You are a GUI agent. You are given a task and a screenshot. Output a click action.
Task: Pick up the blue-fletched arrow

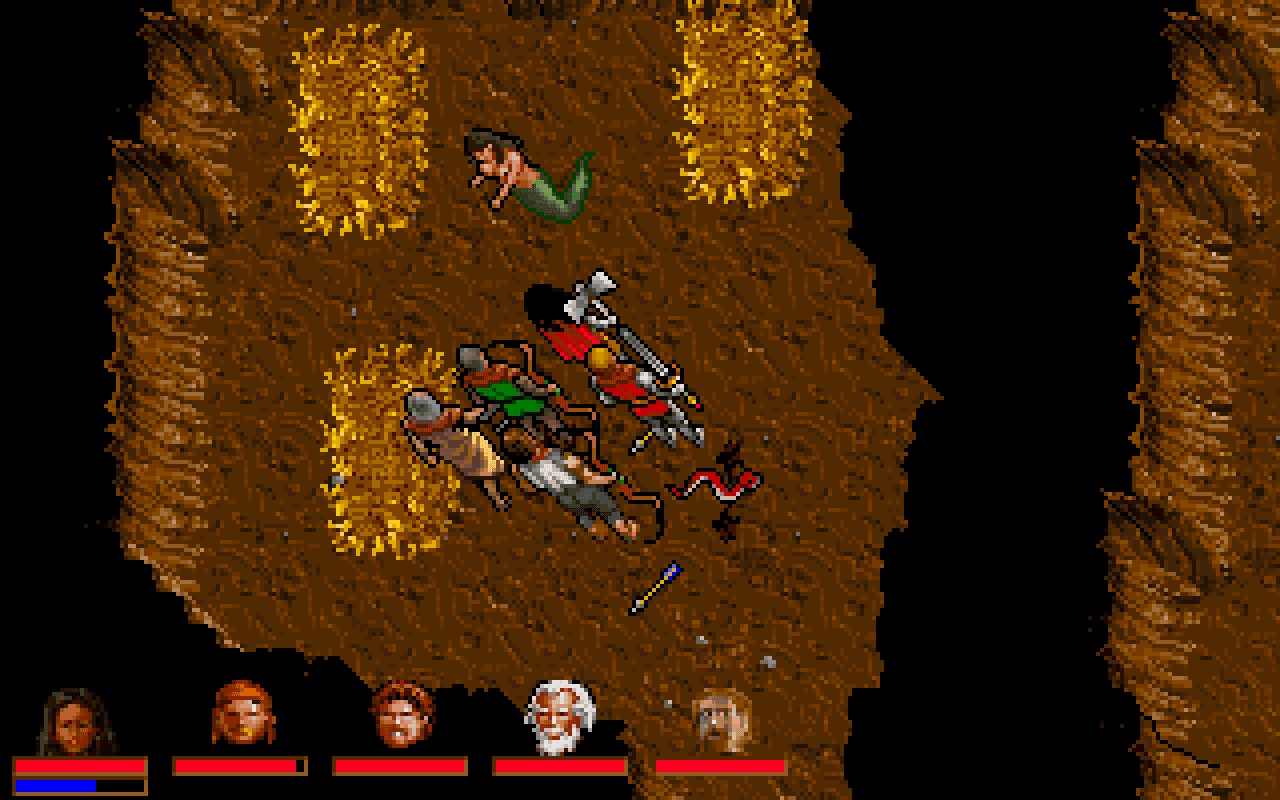click(655, 585)
